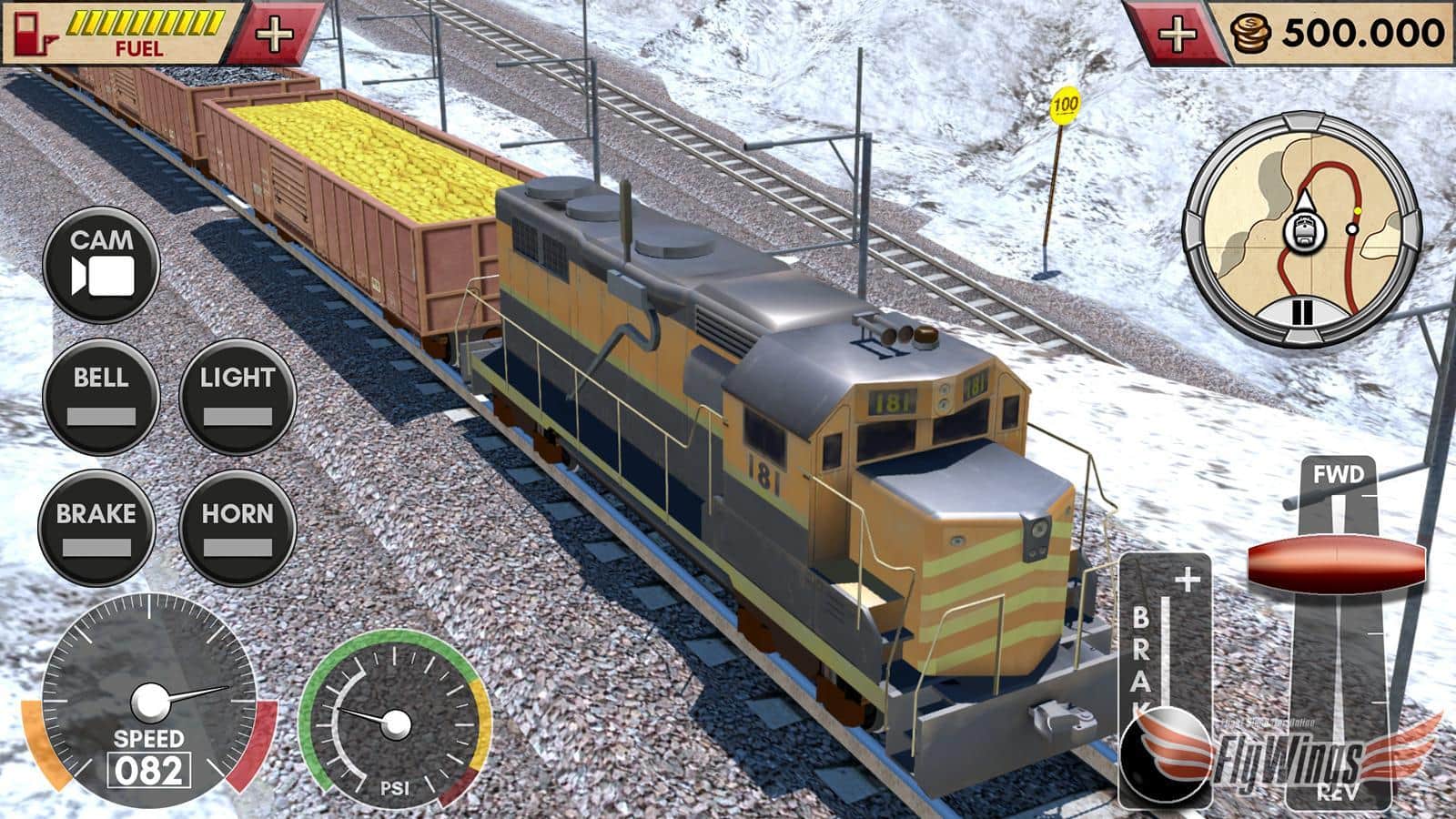The height and width of the screenshot is (819, 1456).
Task: Grab the red throttle lever handle
Action: point(1335,566)
